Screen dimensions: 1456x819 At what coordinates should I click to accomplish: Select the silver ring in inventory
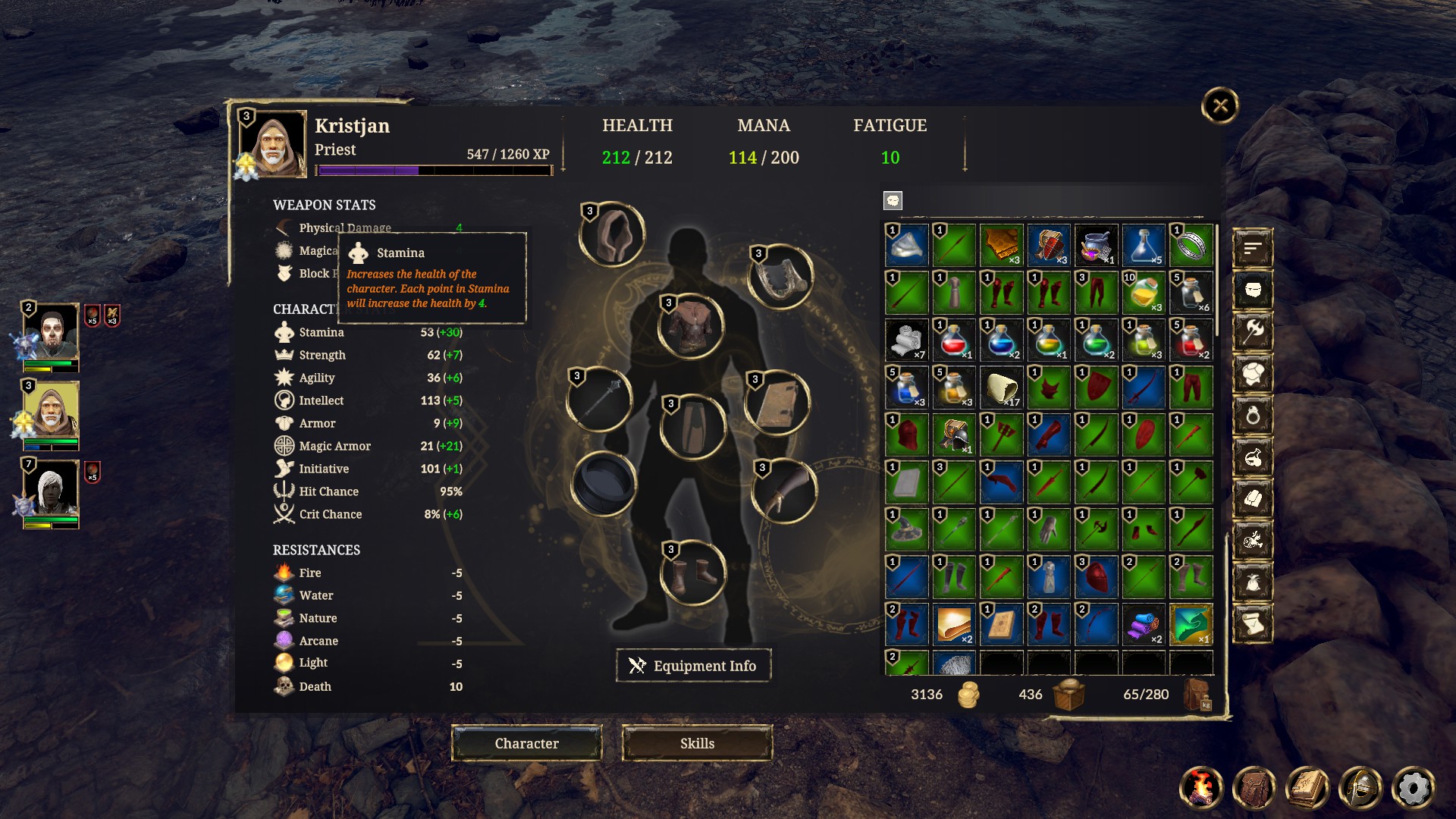click(x=1191, y=245)
